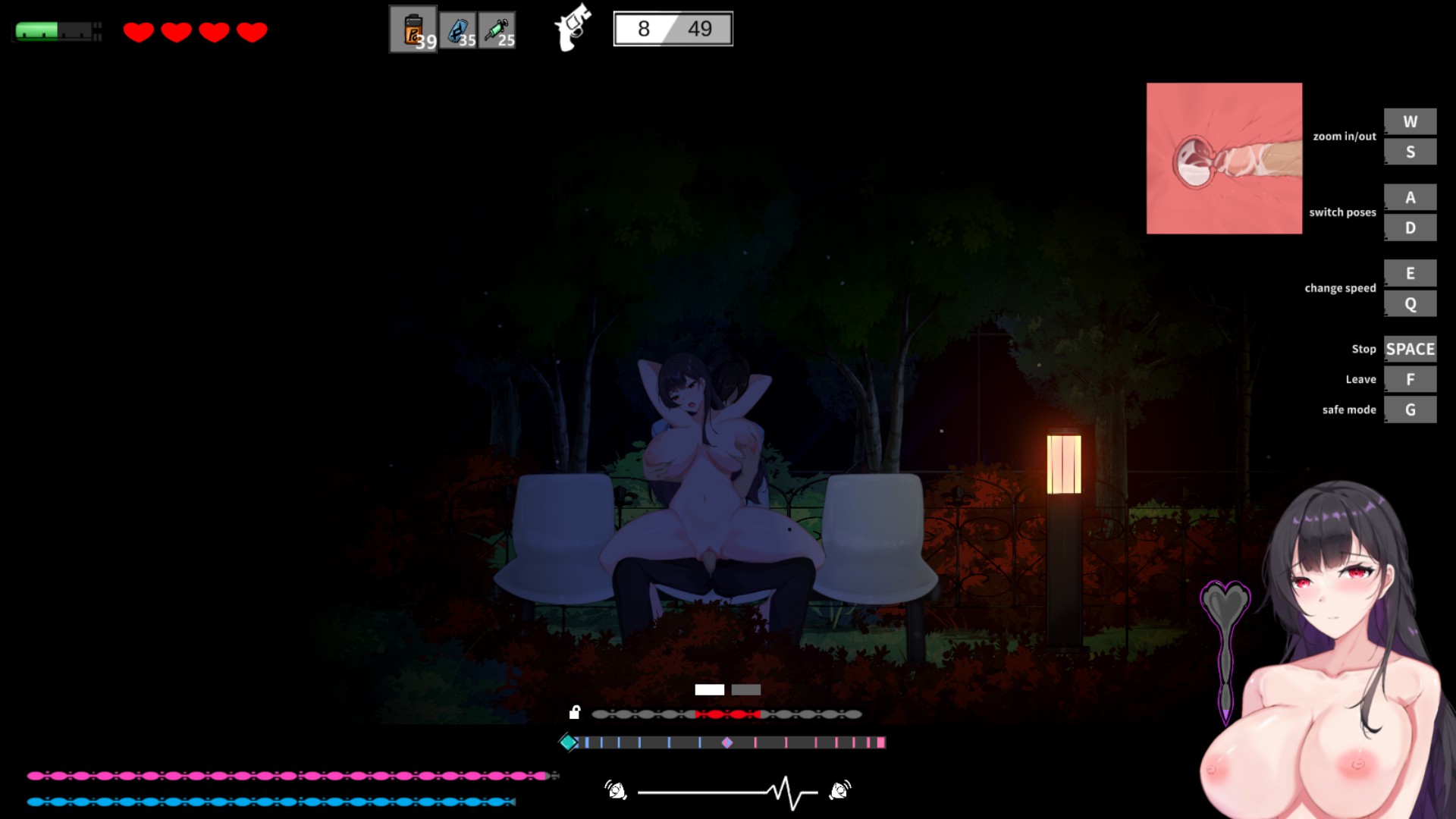Select the green syringe slot

[x=497, y=30]
